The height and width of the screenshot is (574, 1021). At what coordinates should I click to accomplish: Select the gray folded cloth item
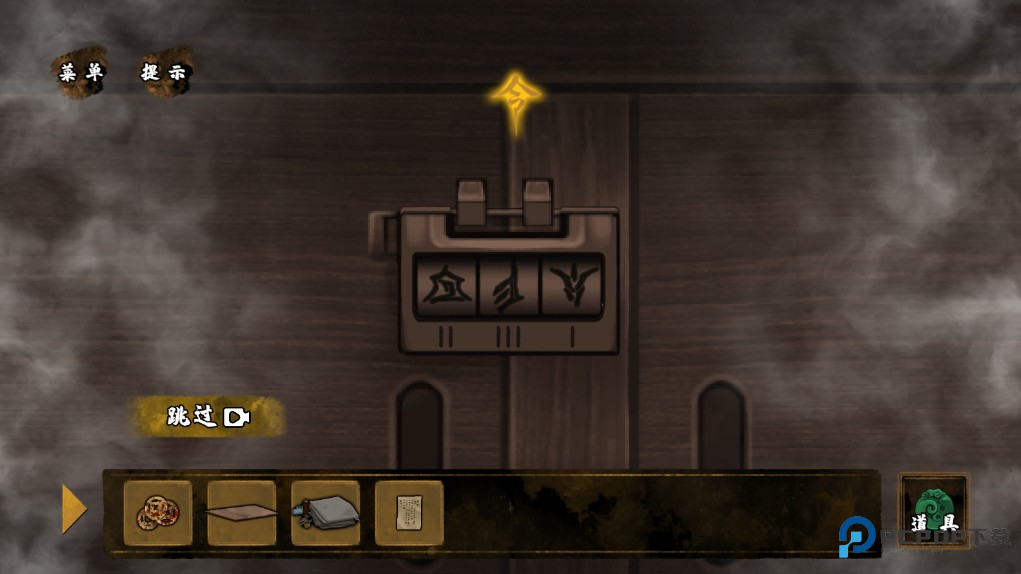326,513
